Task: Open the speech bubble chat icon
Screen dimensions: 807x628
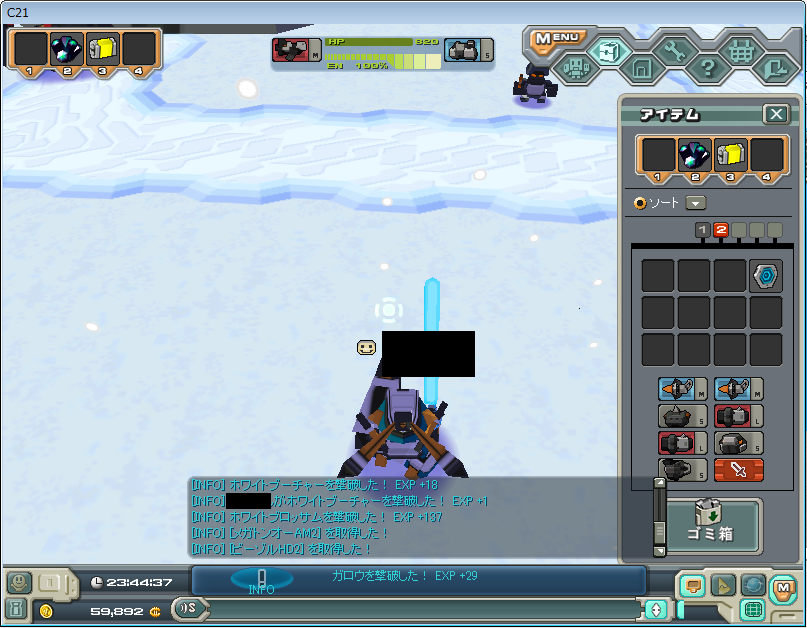Action: (x=691, y=585)
